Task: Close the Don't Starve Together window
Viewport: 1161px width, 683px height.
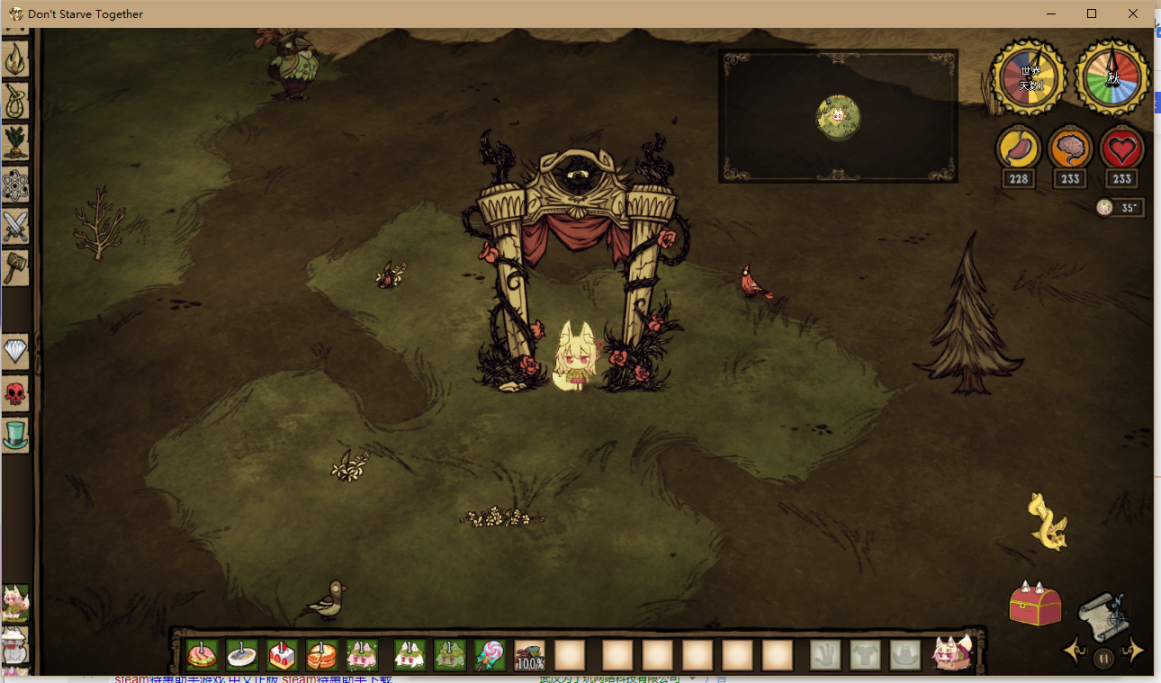Action: point(1133,14)
